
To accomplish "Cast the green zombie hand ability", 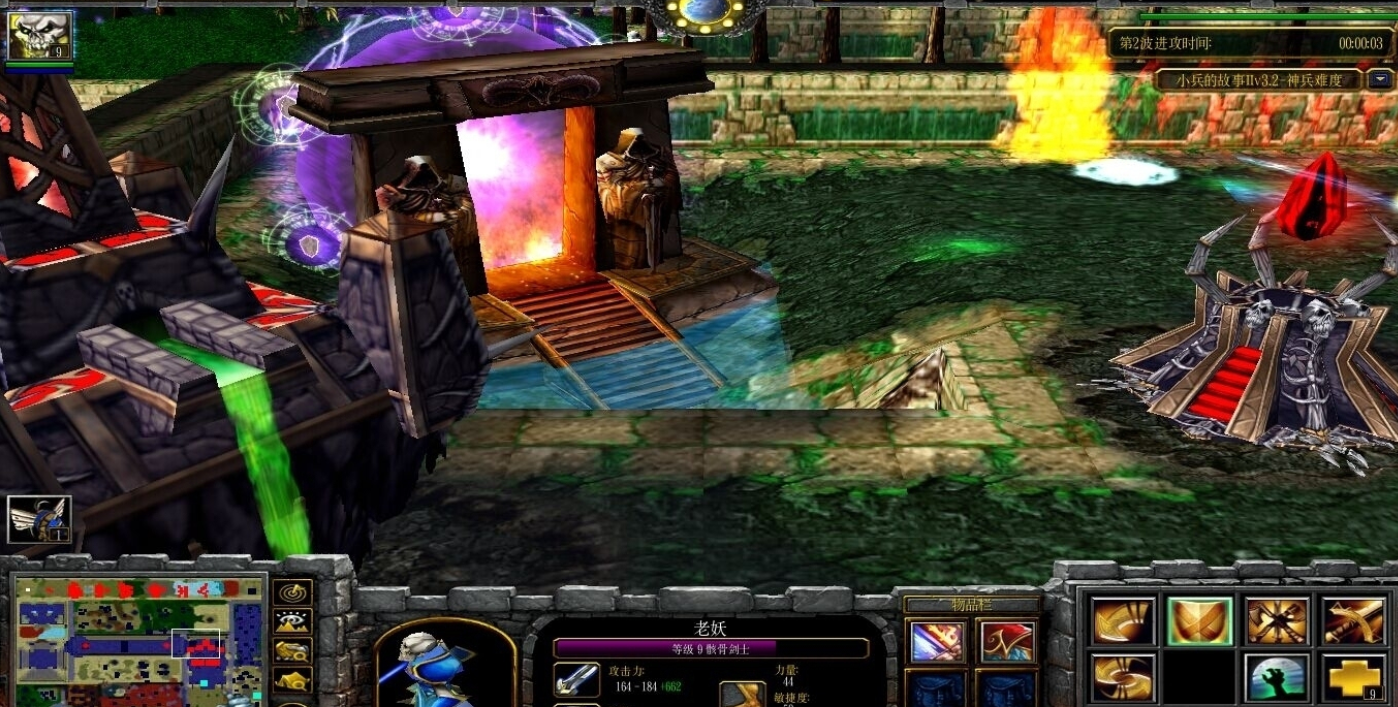I will (x=1277, y=678).
